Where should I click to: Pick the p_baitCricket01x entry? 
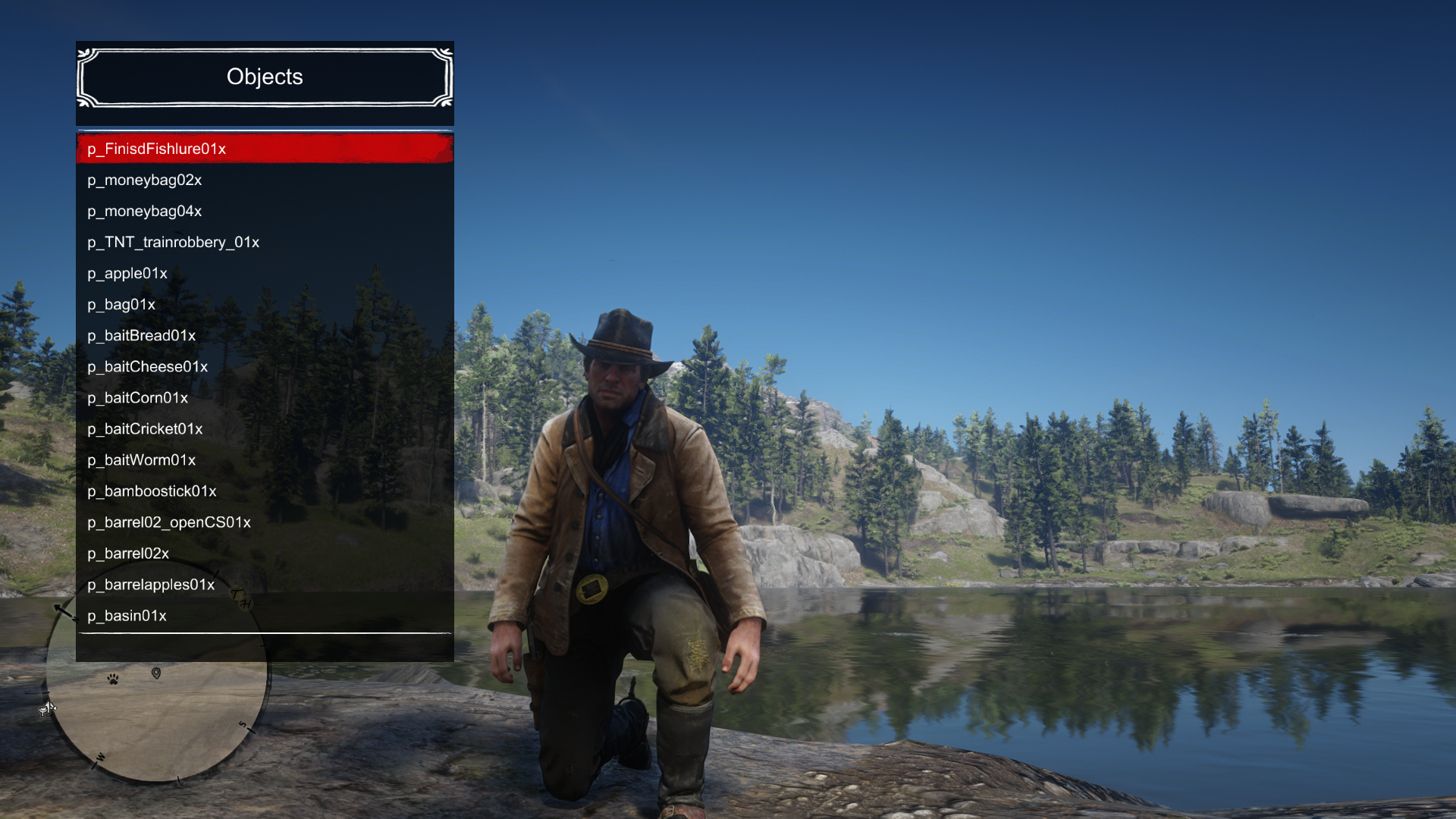point(265,428)
